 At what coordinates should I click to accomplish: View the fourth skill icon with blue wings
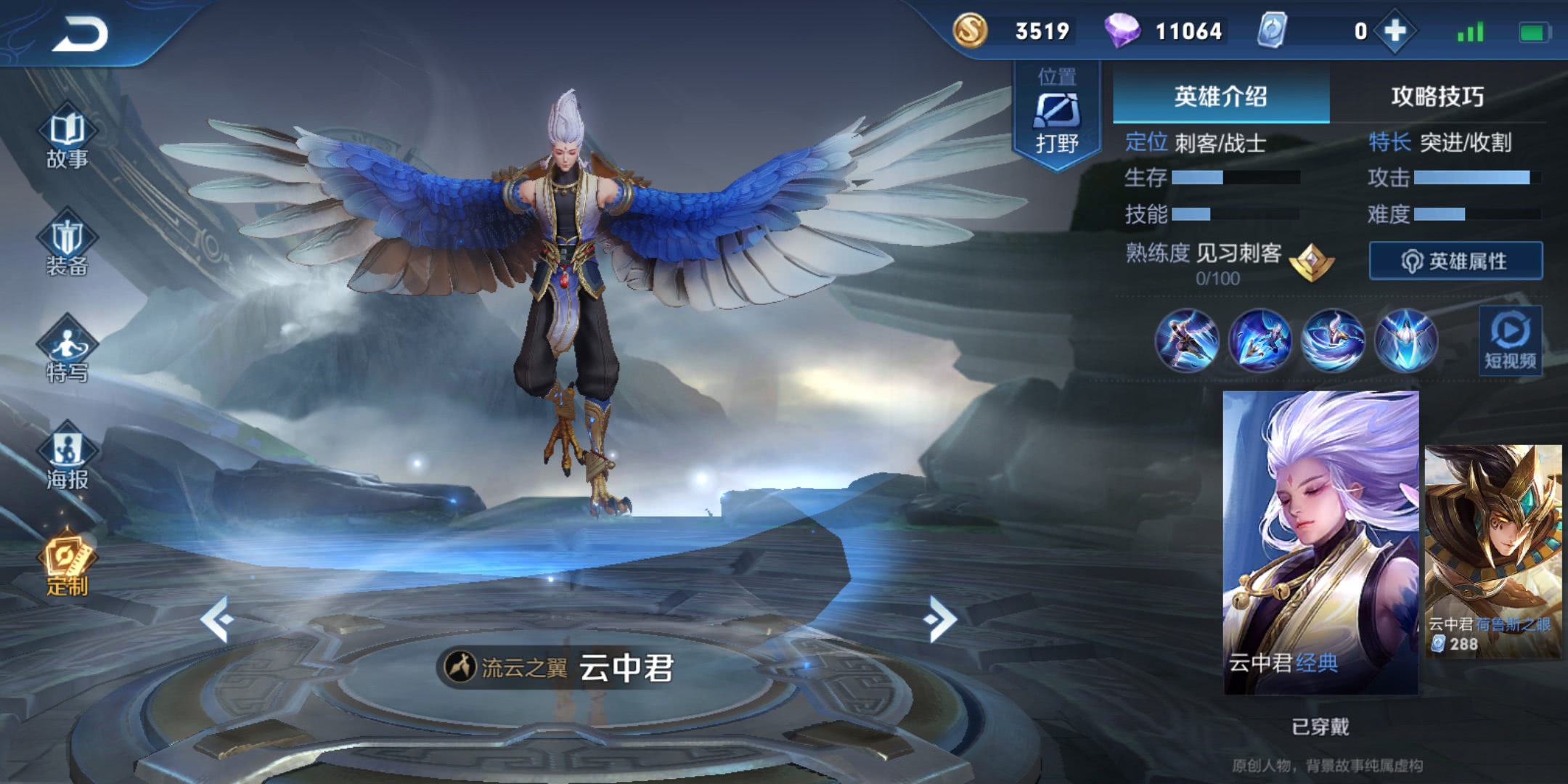coord(1406,340)
